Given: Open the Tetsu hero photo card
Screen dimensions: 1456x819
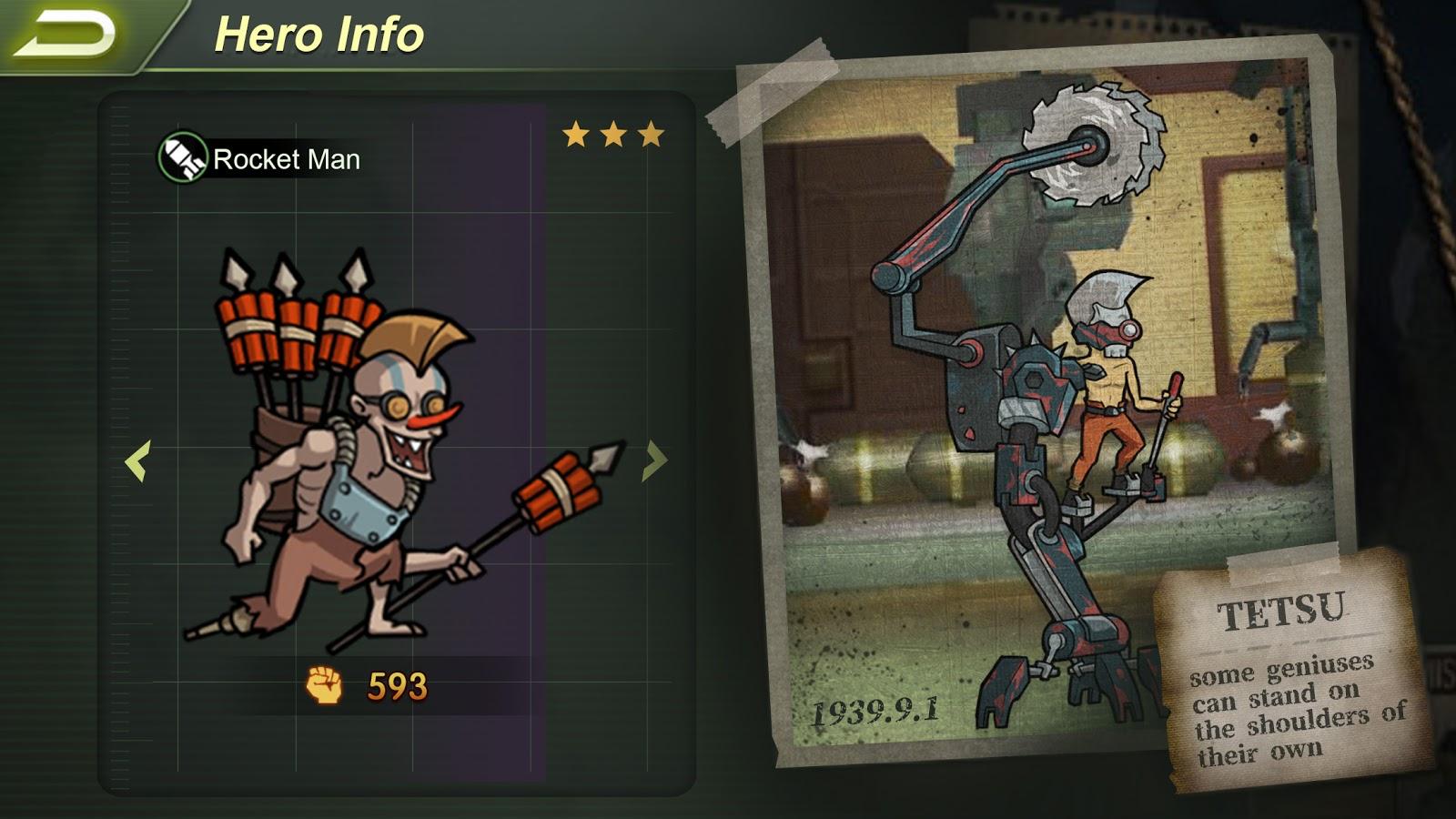Looking at the screenshot, I should tap(1046, 400).
